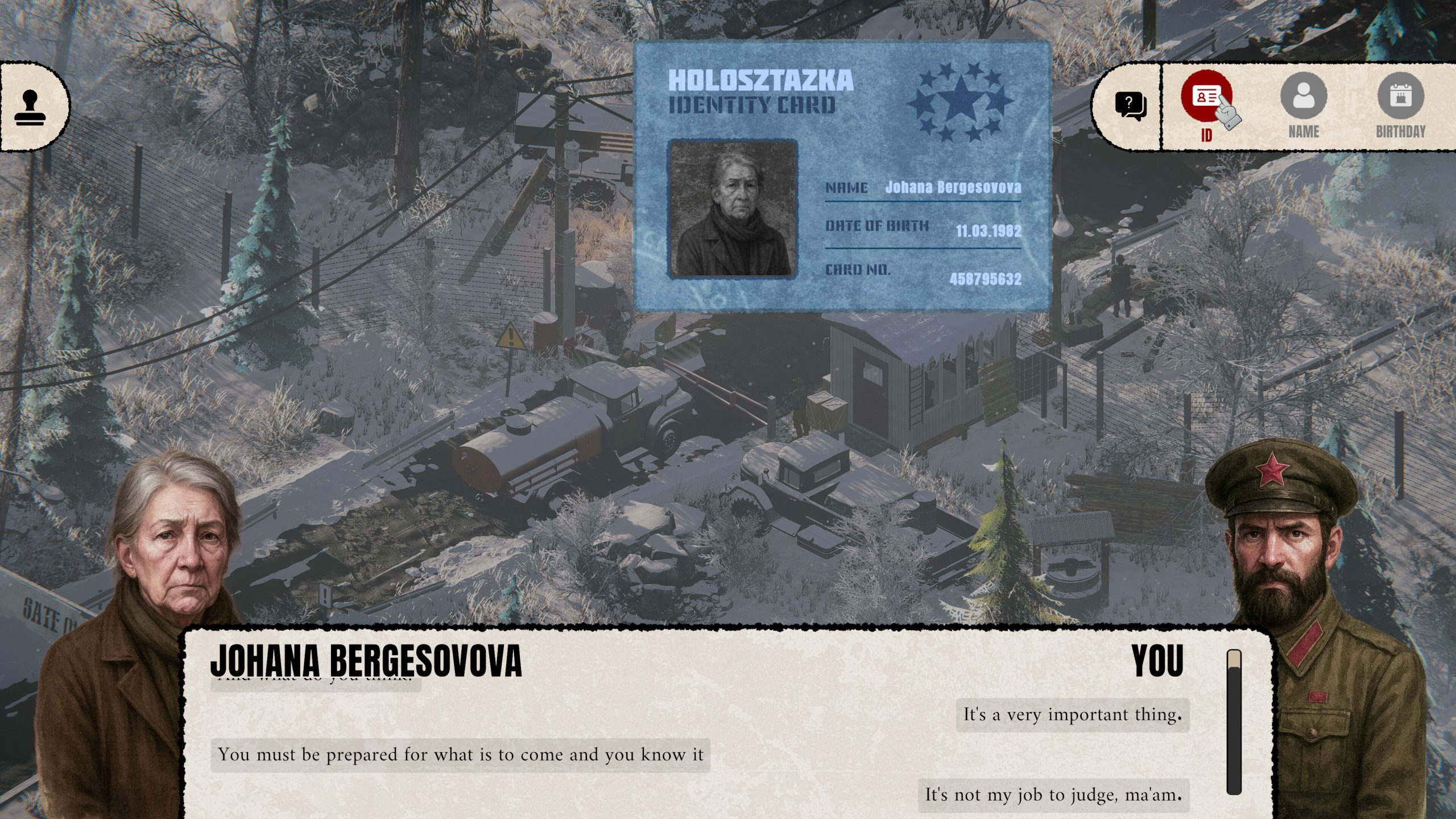Open the question speech bubble icon
Viewport: 1456px width, 819px height.
point(1130,106)
